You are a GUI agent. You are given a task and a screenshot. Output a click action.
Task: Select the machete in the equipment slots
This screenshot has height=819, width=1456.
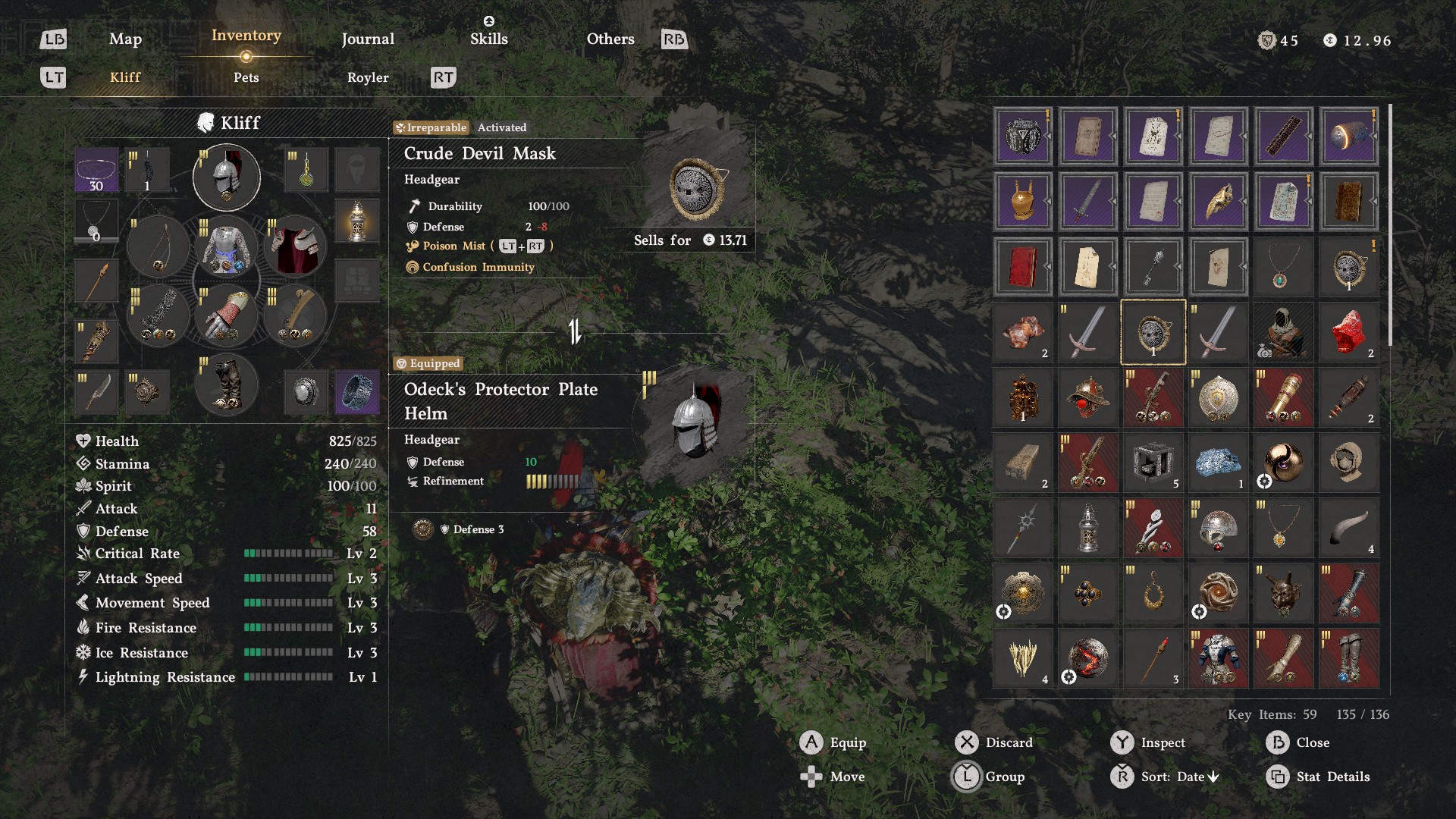point(96,391)
